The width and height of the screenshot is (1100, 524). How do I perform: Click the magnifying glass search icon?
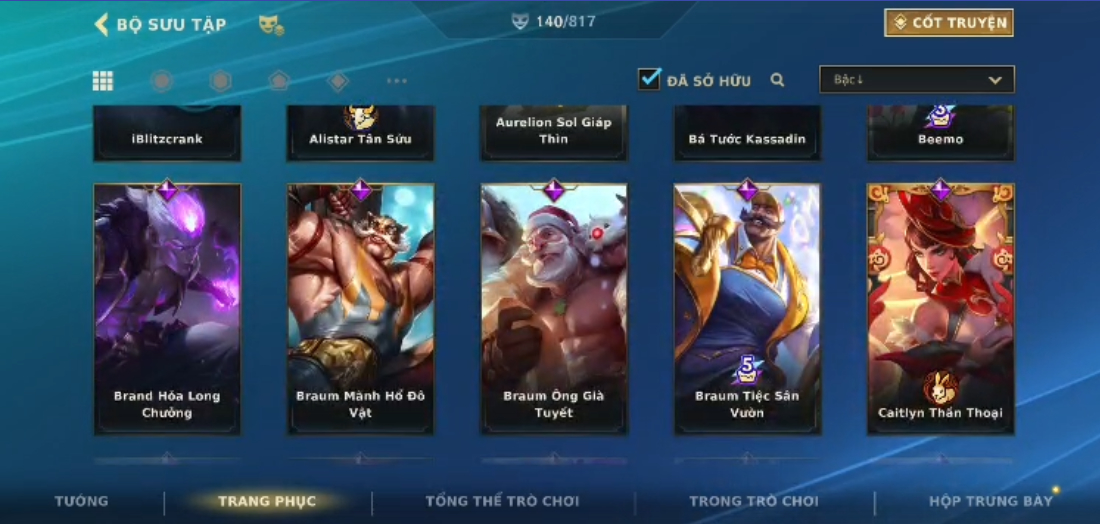777,80
